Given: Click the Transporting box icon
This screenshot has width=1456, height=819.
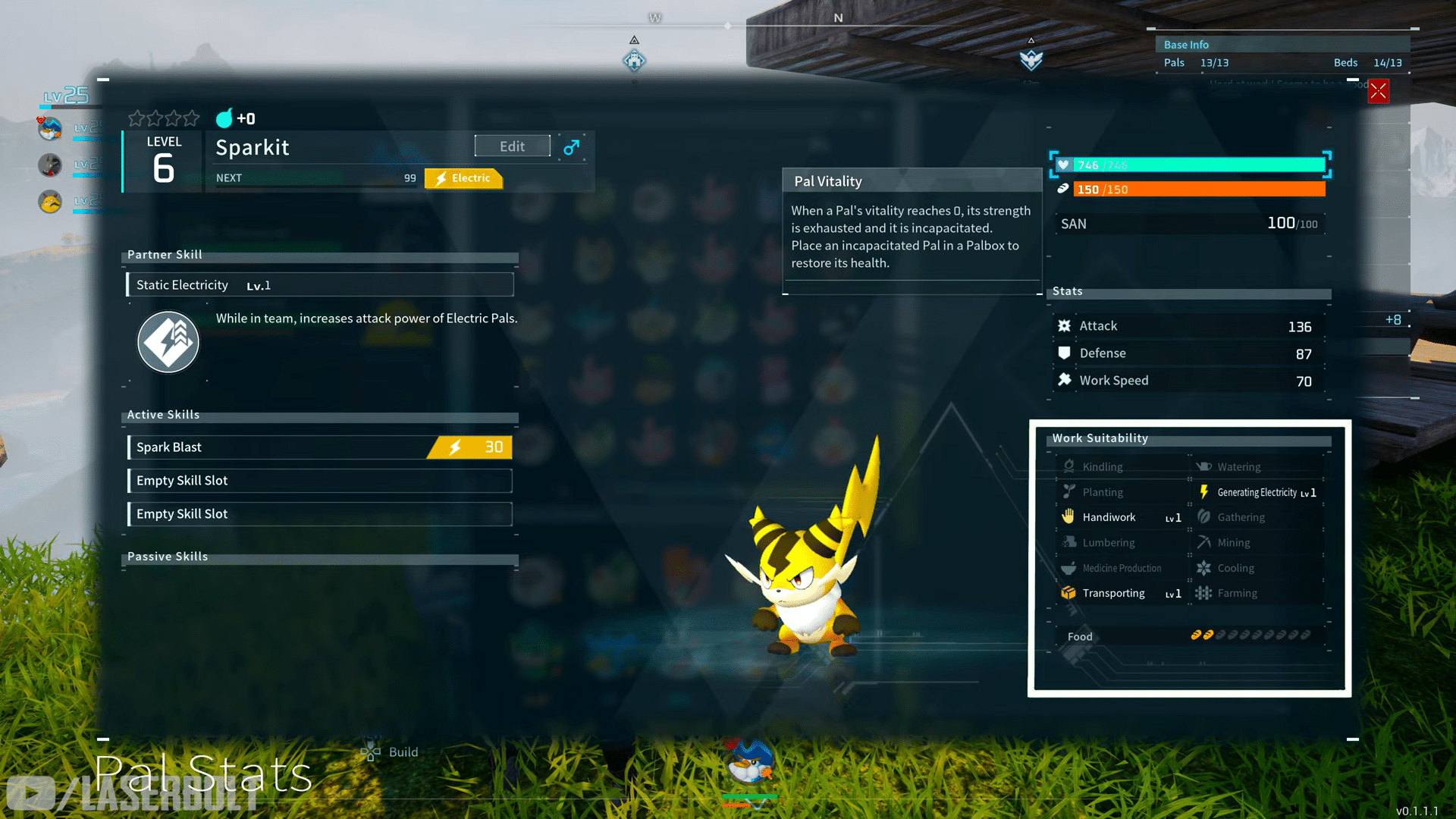Looking at the screenshot, I should click(1069, 592).
